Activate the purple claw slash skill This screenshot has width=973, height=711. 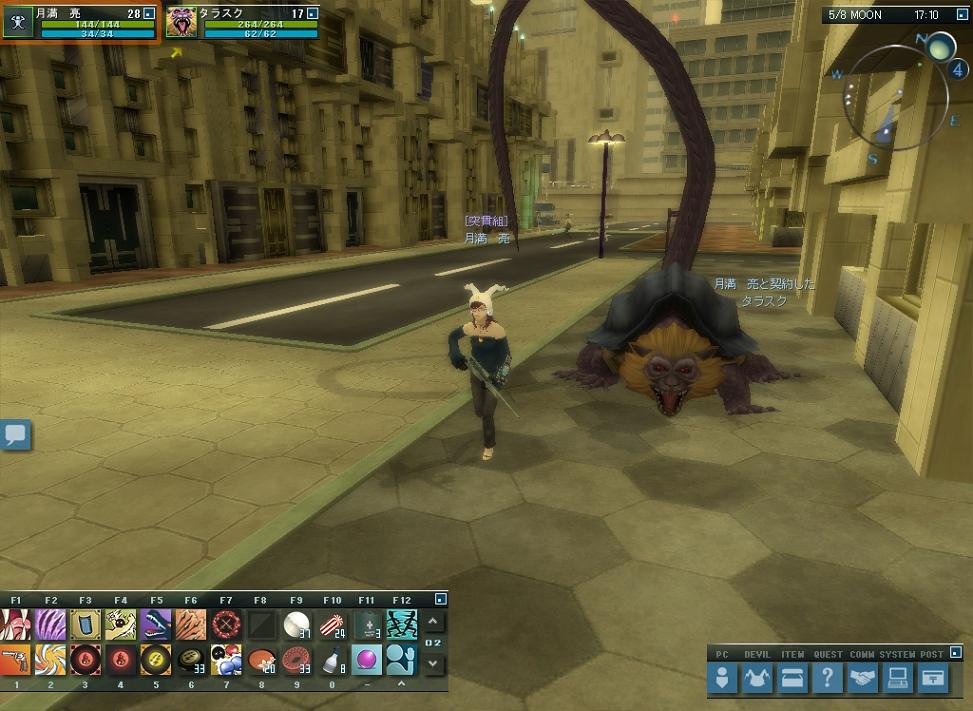50,625
